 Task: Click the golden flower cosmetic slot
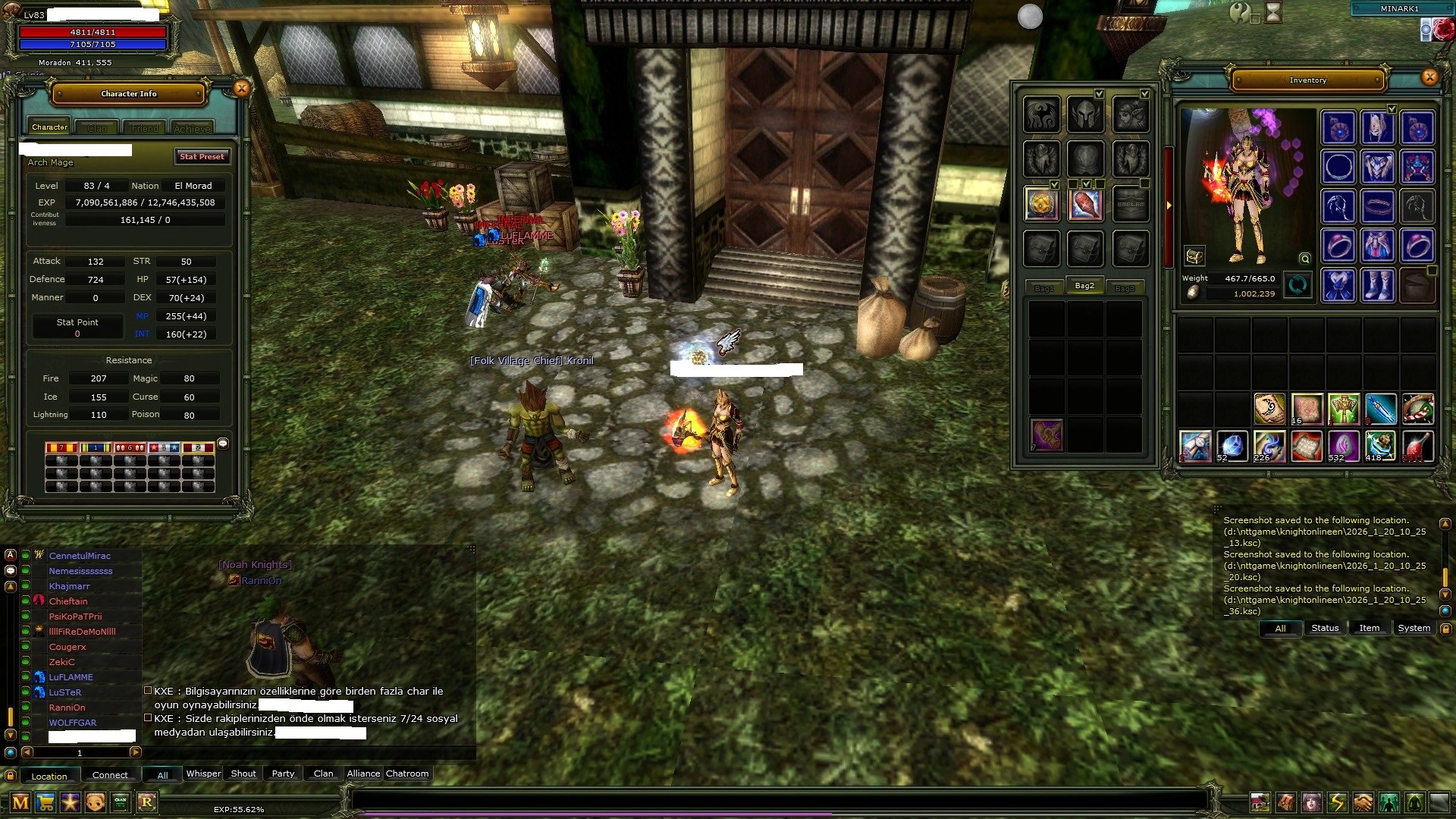(x=1041, y=204)
